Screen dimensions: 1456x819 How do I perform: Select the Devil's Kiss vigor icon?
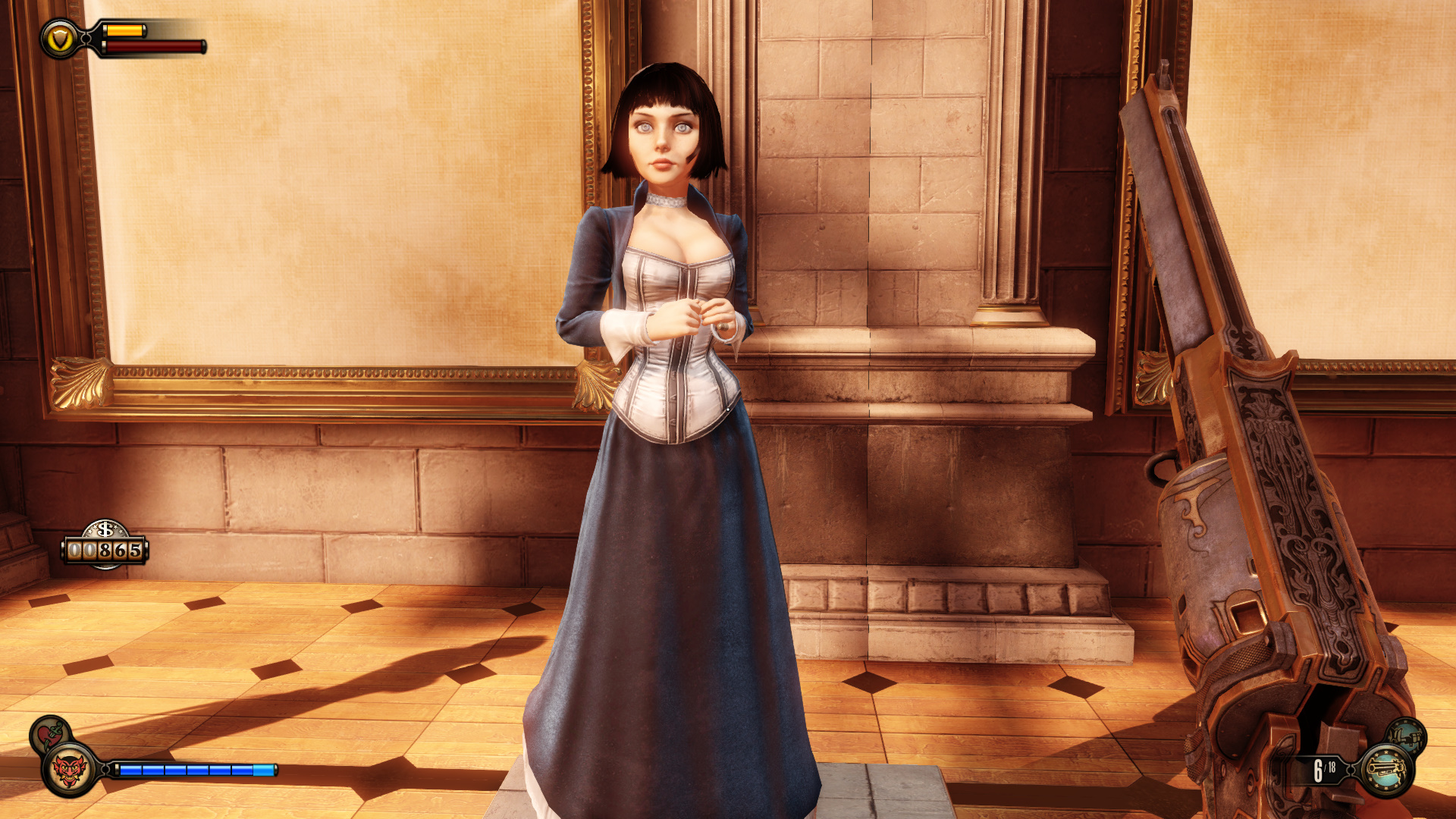click(x=69, y=770)
